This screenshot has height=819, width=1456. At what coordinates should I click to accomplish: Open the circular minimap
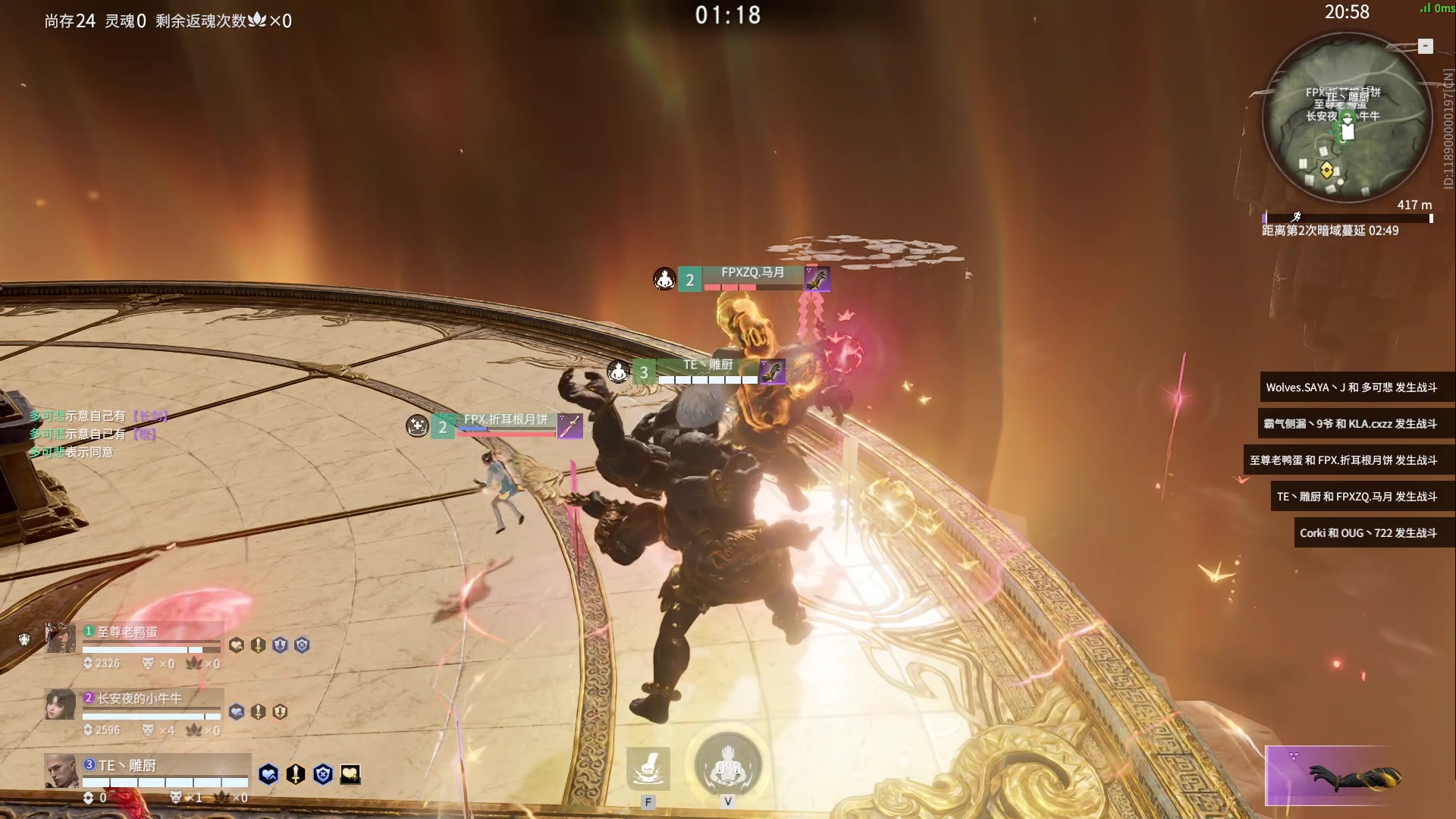(1347, 119)
